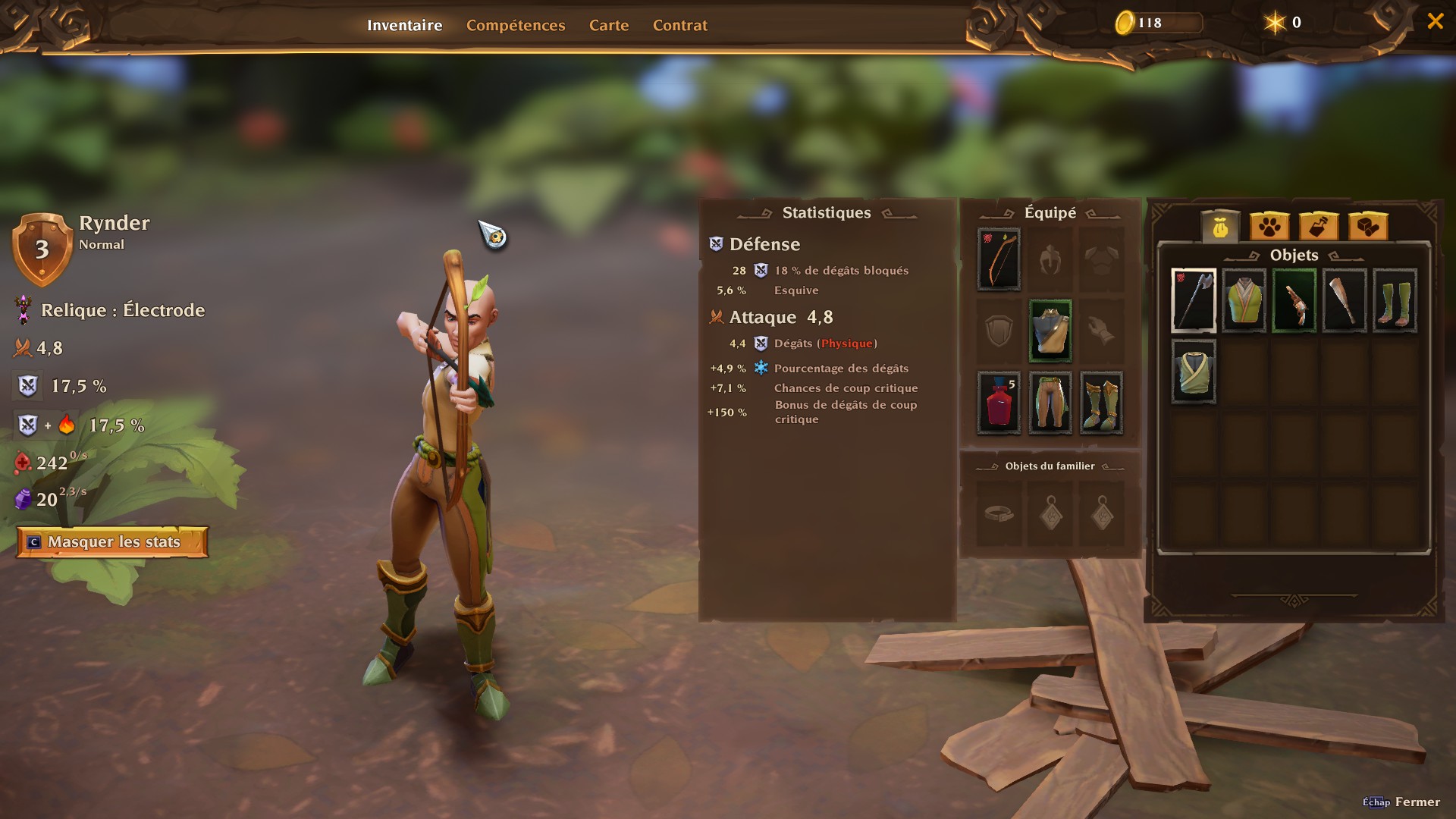This screenshot has height=819, width=1456.
Task: Pick the green boots in the bag
Action: [1395, 300]
